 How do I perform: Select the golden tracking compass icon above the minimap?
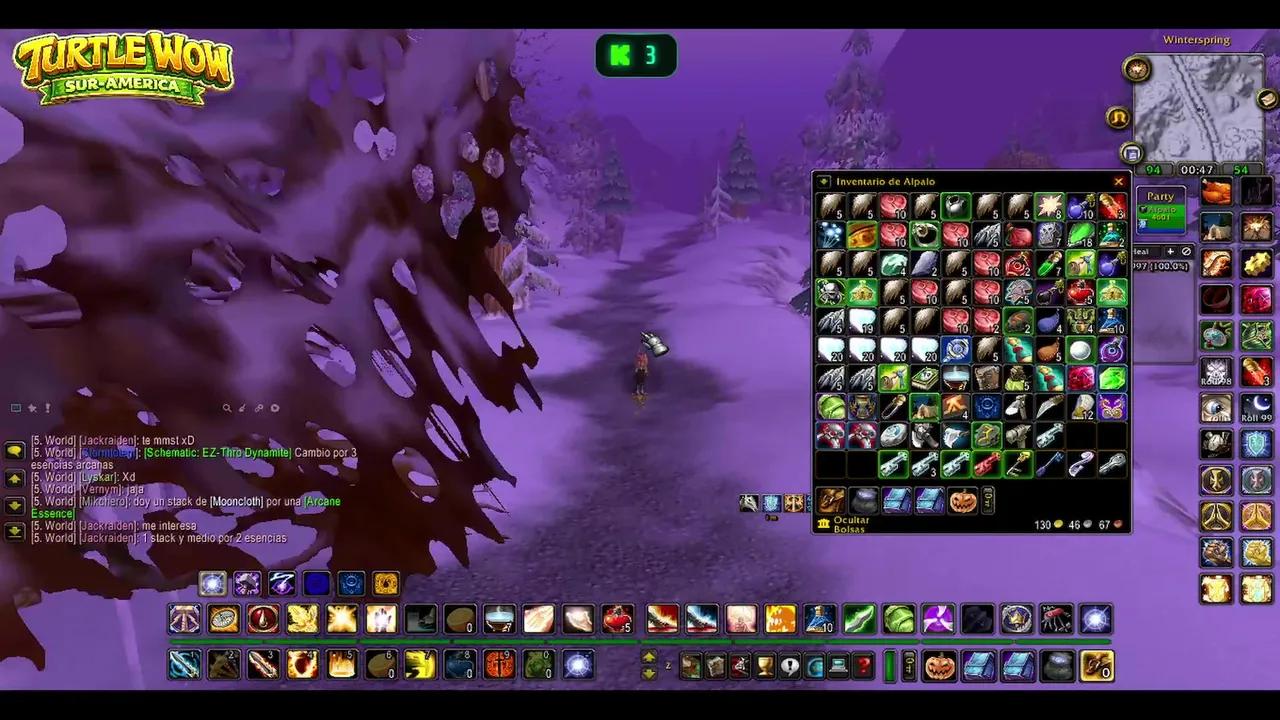coord(1137,68)
